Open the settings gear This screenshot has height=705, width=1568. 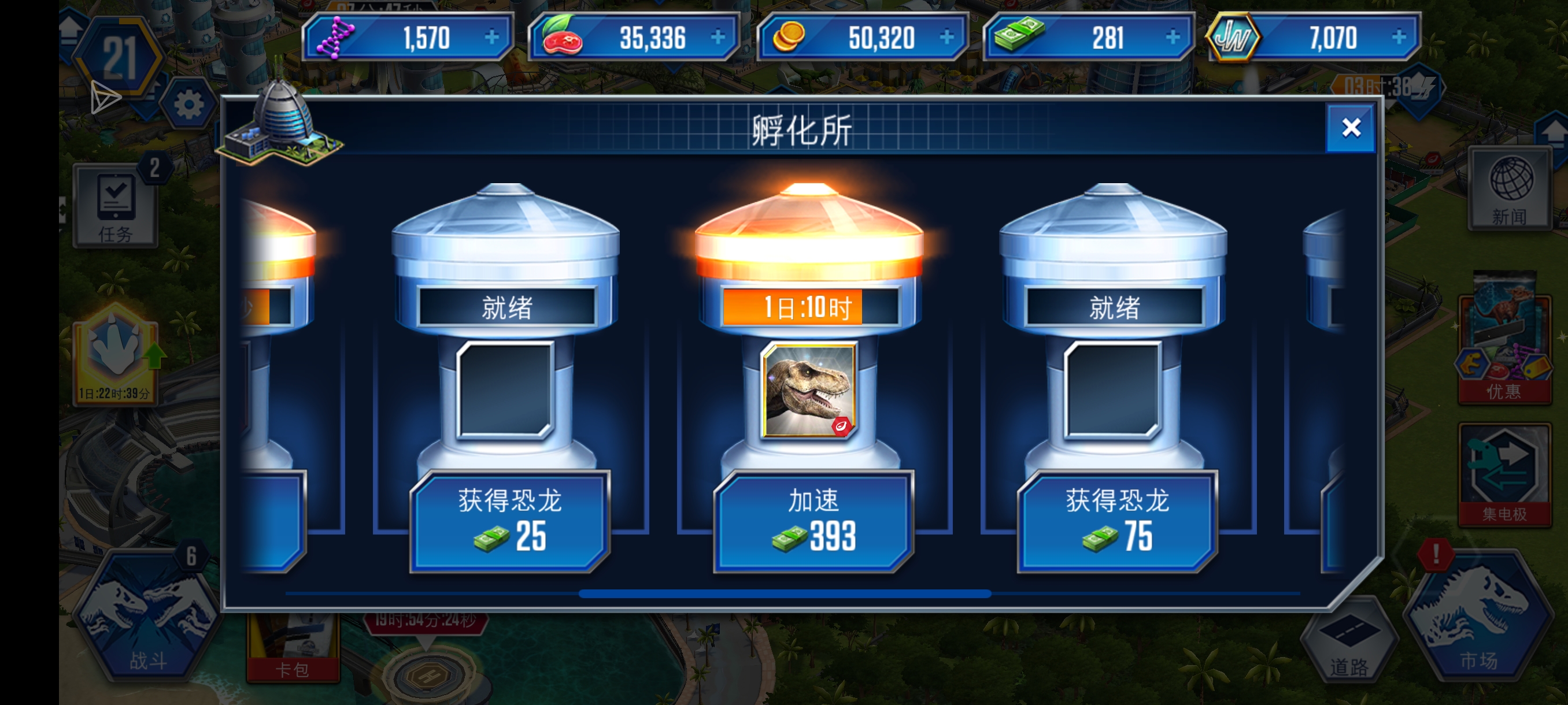(188, 105)
